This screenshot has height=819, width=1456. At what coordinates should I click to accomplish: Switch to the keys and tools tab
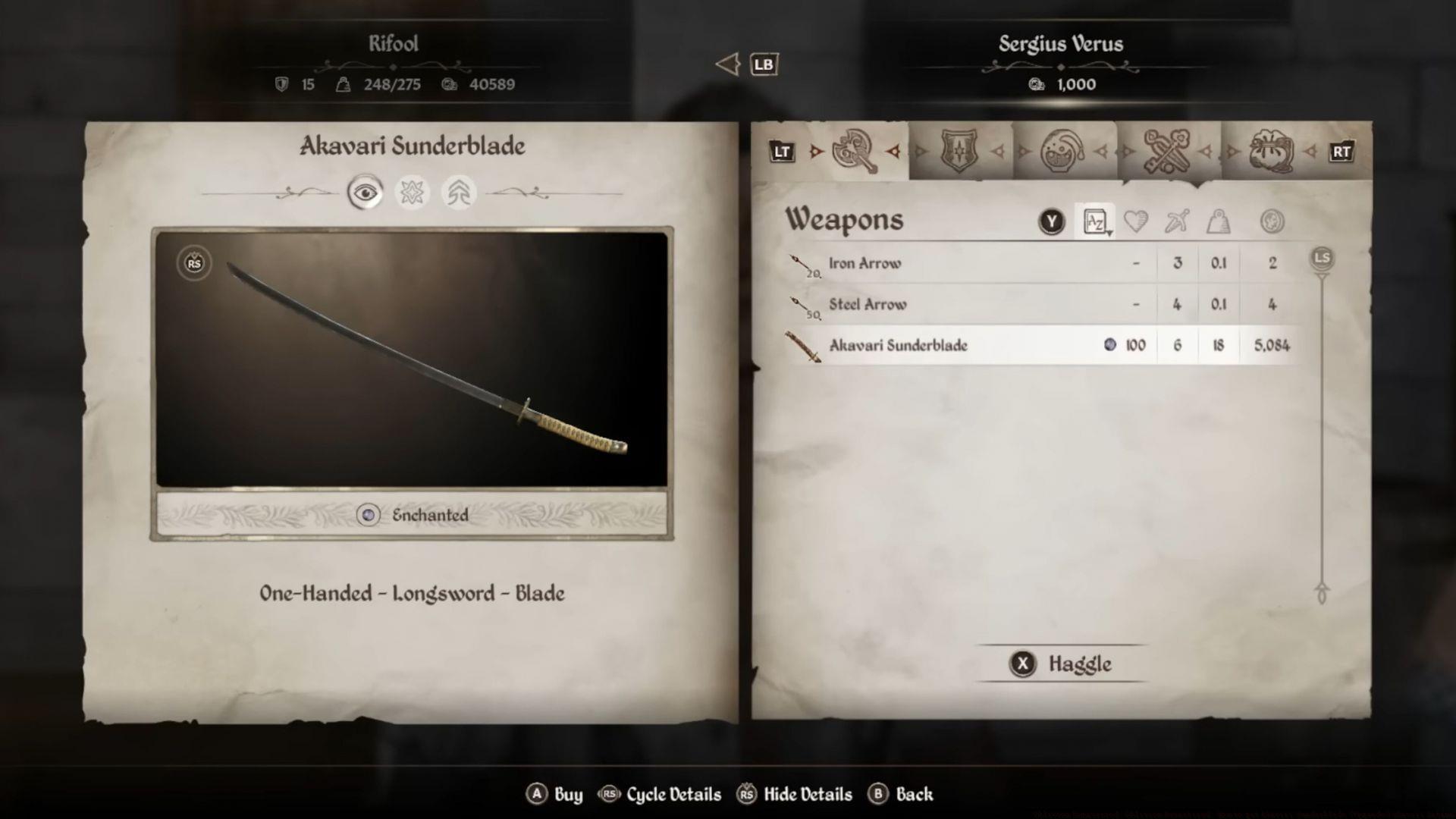pyautogui.click(x=1166, y=152)
